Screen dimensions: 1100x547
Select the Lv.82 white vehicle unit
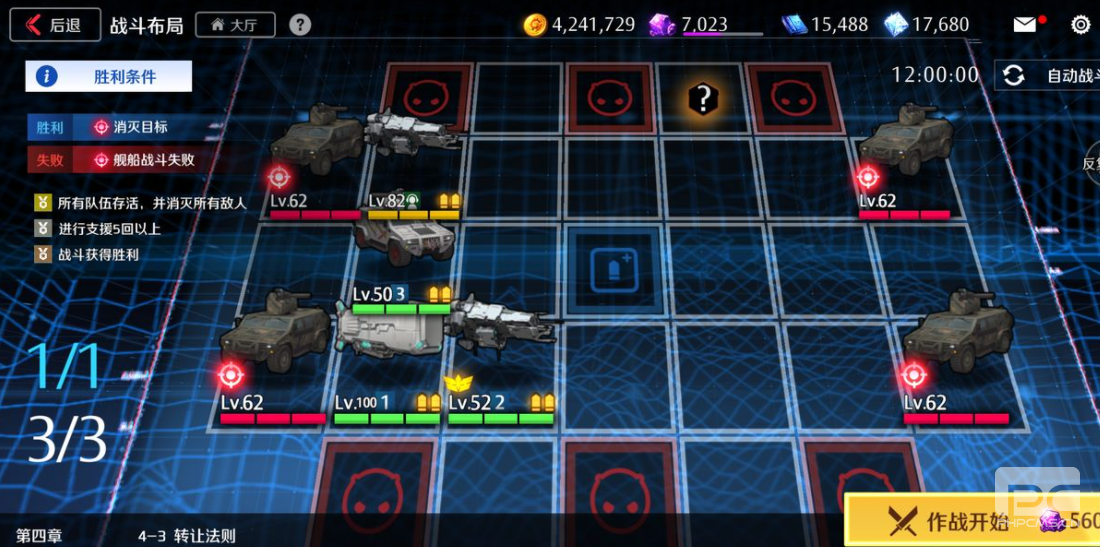tap(405, 236)
